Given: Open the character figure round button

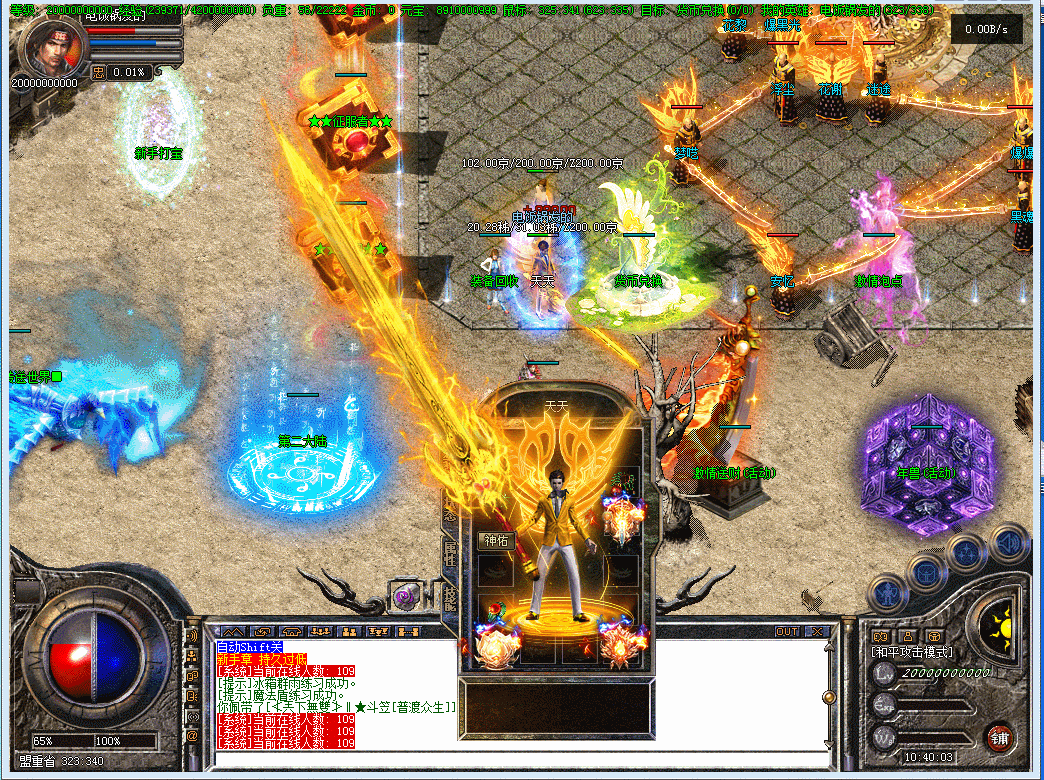Looking at the screenshot, I should click(886, 593).
